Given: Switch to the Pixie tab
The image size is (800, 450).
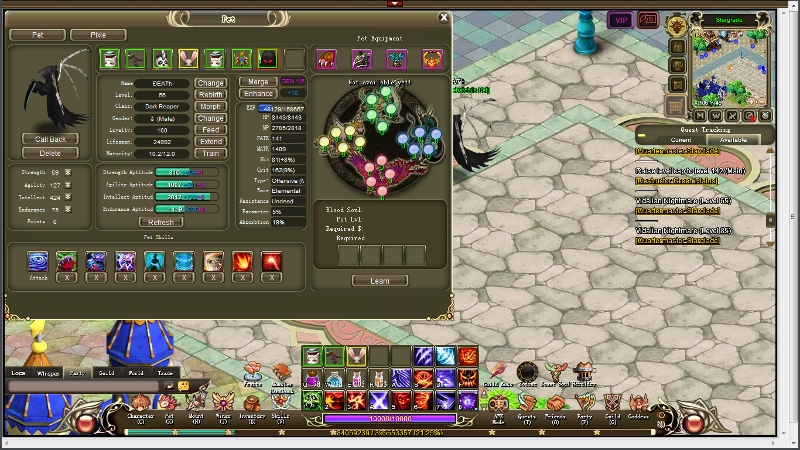Looking at the screenshot, I should coord(98,35).
